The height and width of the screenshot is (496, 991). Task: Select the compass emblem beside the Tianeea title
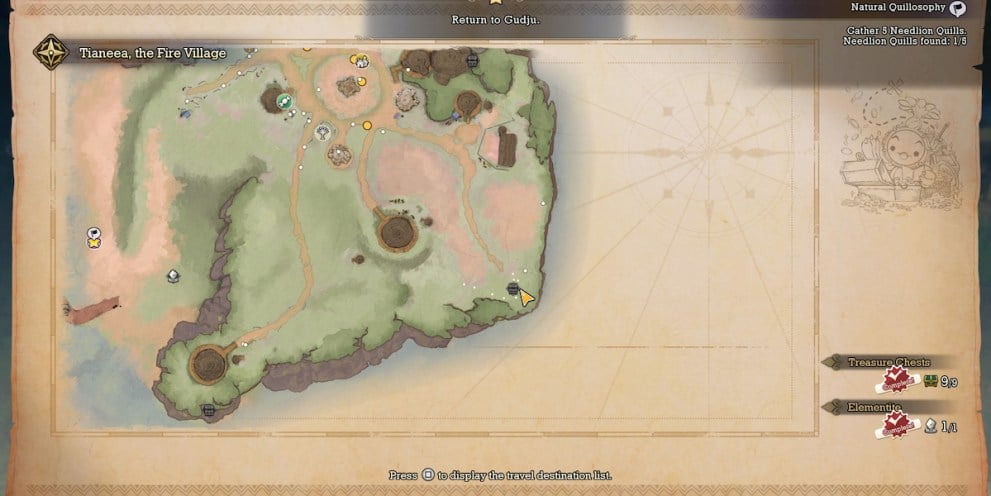tap(49, 52)
